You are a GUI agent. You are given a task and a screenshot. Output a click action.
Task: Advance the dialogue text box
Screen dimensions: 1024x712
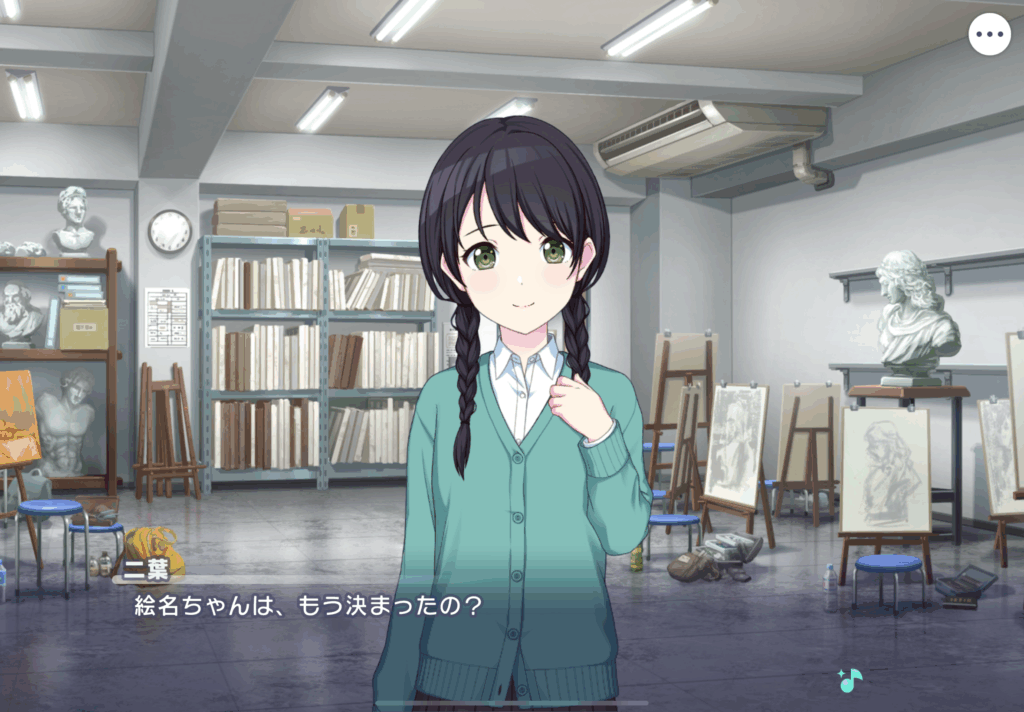[510, 630]
